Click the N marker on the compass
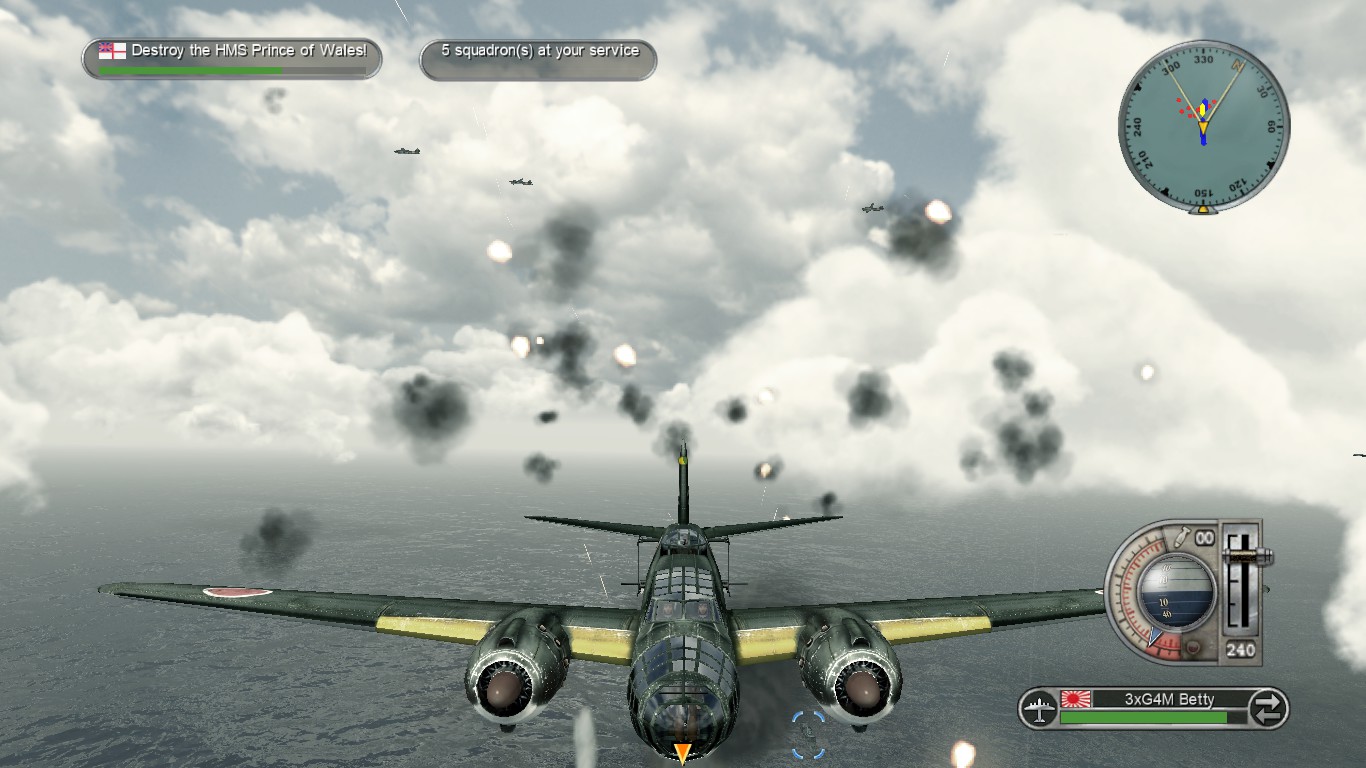The image size is (1366, 768). pyautogui.click(x=1237, y=65)
